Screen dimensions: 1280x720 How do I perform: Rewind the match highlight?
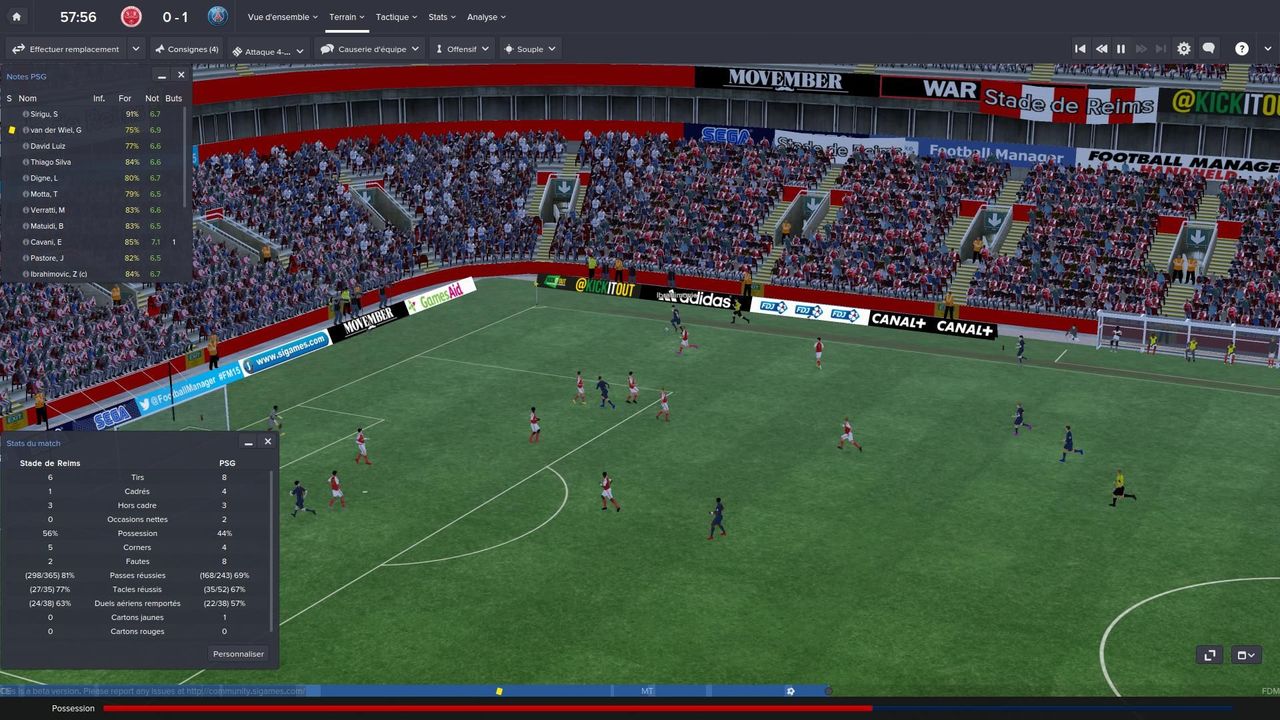(x=1101, y=49)
